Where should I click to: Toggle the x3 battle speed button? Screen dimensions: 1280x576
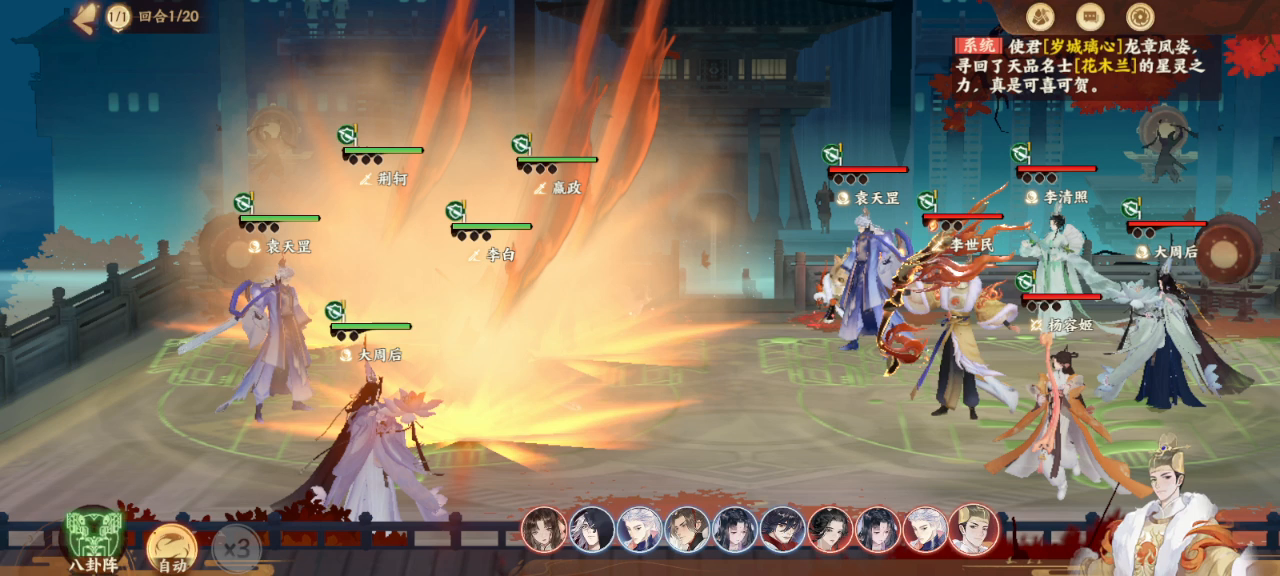[236, 549]
